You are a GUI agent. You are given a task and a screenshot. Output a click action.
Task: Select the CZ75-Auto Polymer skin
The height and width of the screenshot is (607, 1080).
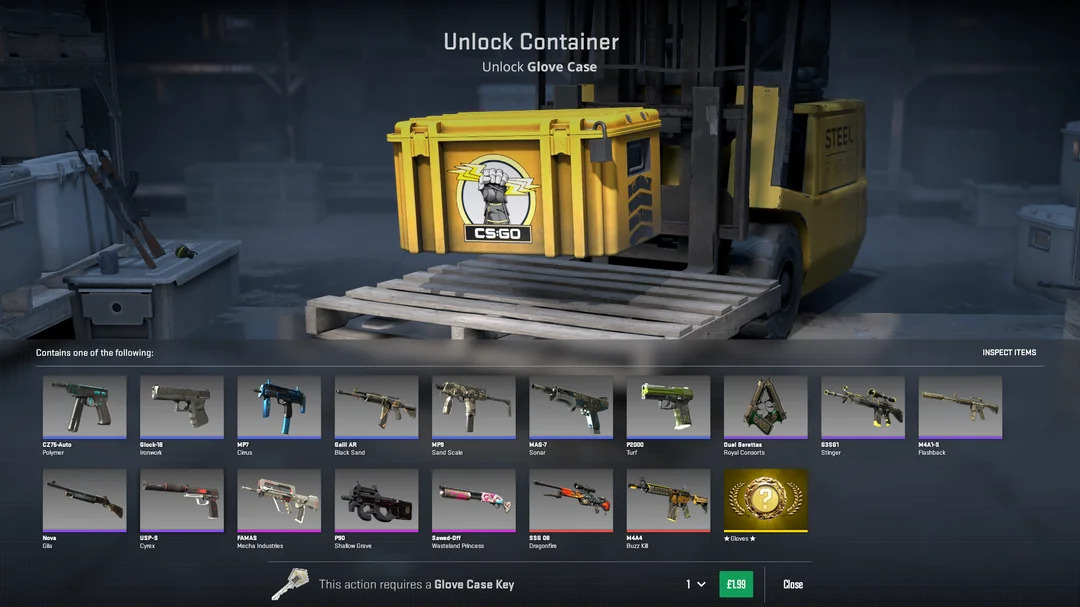[85, 406]
